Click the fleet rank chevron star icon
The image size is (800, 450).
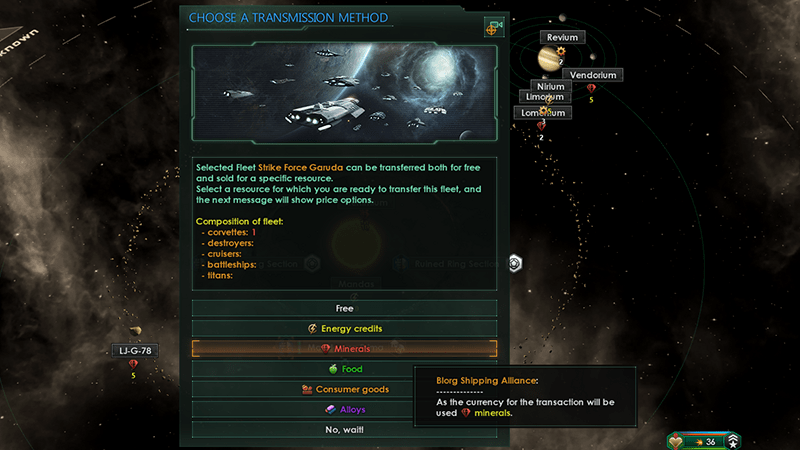pos(733,441)
